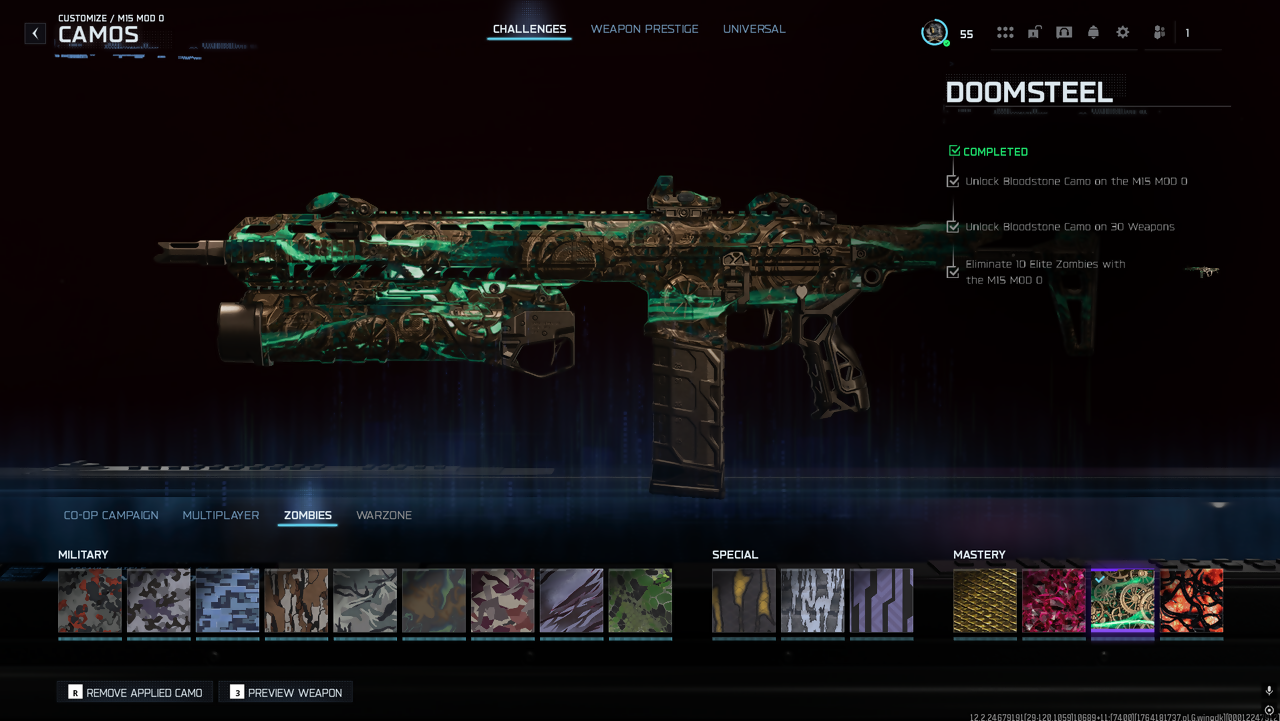This screenshot has height=721, width=1280.
Task: Go back using the arrow button
Action: [35, 33]
